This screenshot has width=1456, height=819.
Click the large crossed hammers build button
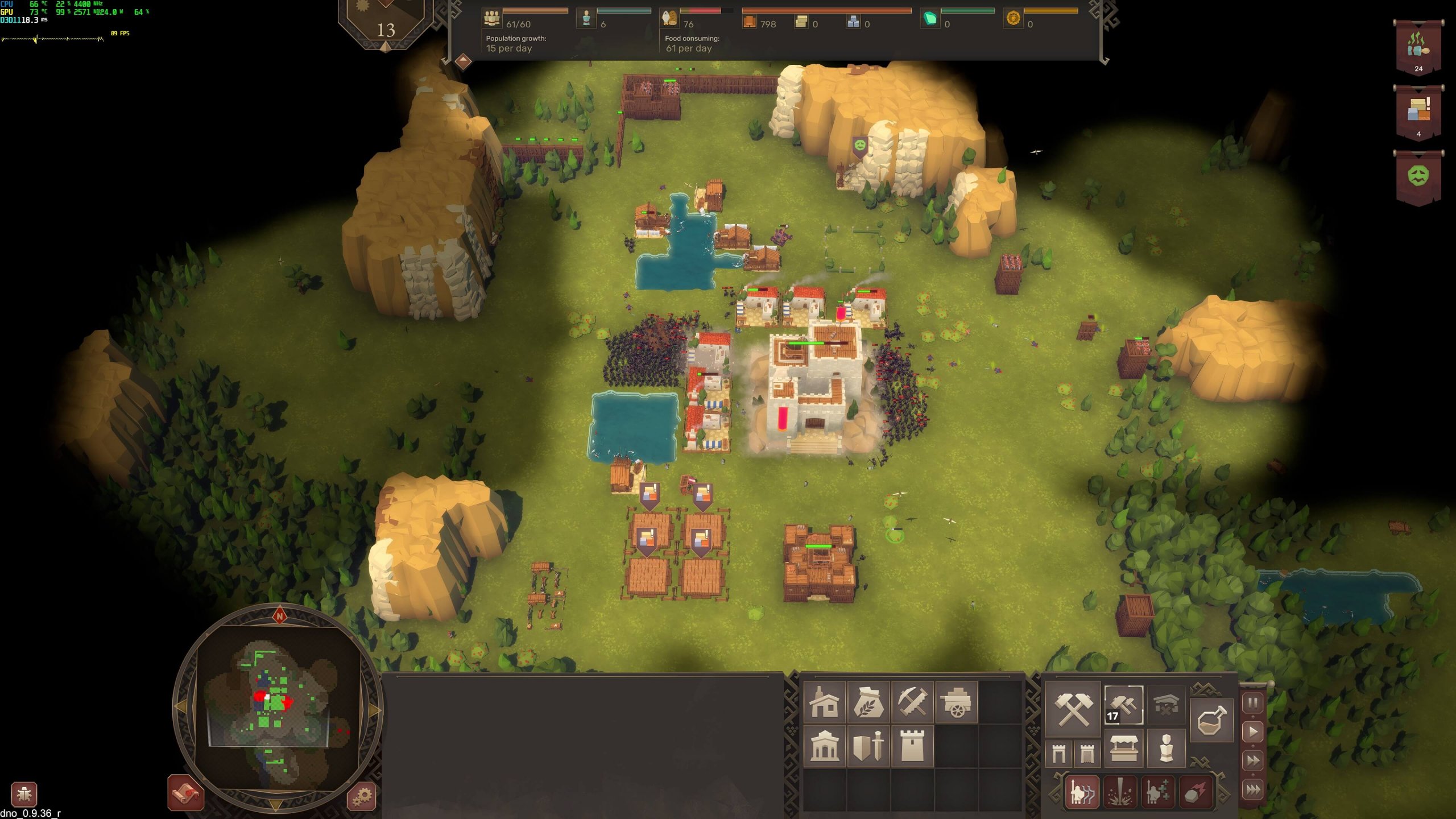(x=1073, y=709)
